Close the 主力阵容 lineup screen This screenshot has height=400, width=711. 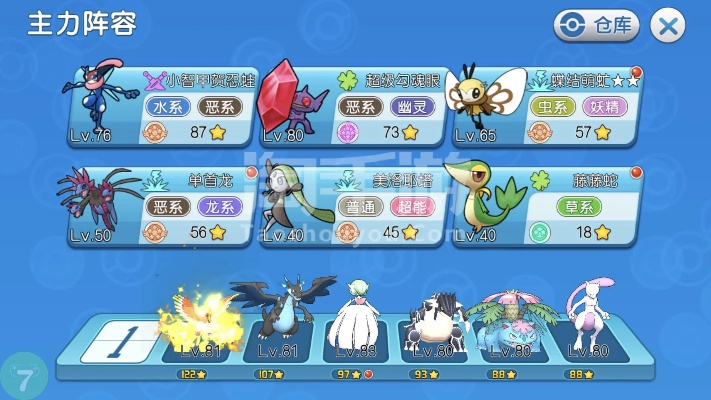click(x=668, y=26)
